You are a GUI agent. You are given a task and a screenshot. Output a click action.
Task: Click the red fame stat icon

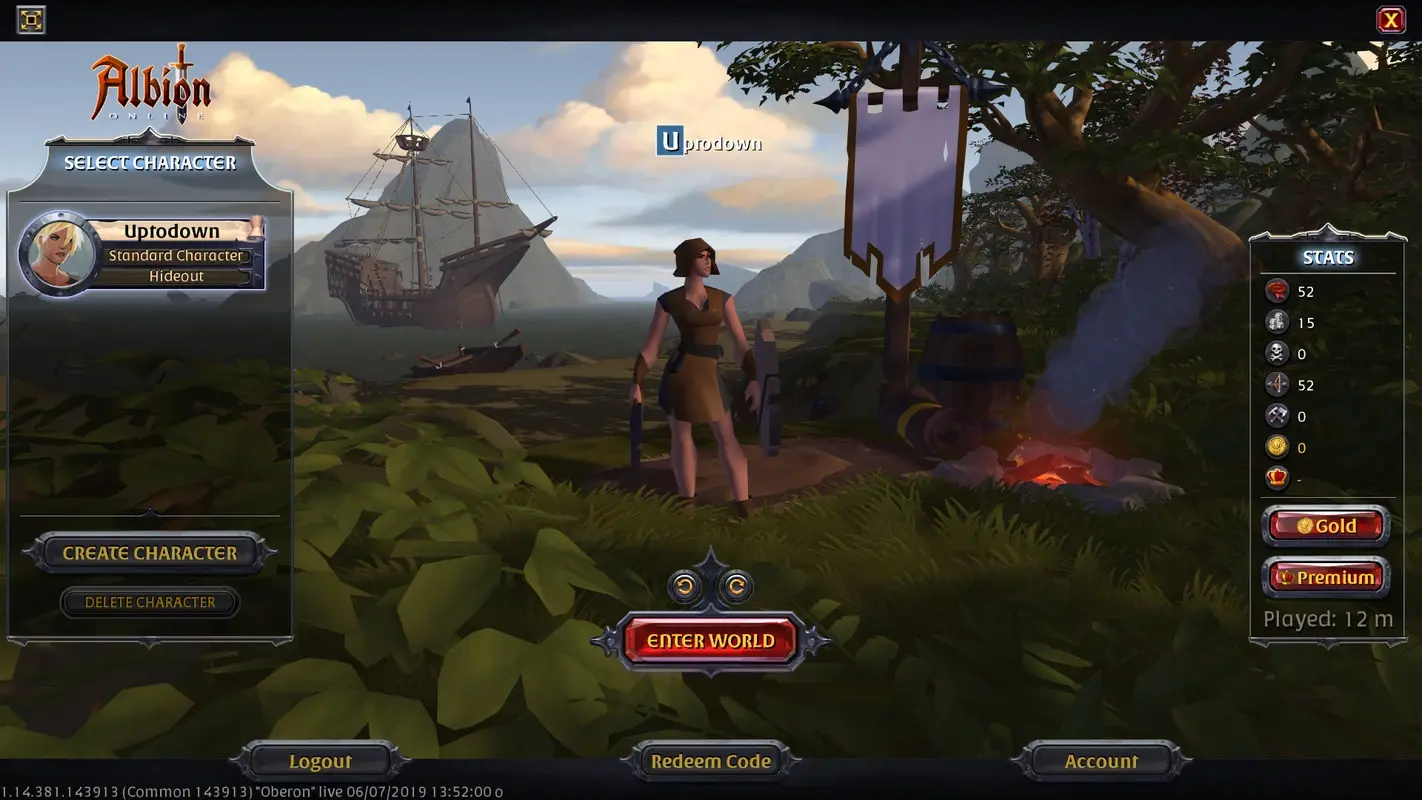(1278, 291)
